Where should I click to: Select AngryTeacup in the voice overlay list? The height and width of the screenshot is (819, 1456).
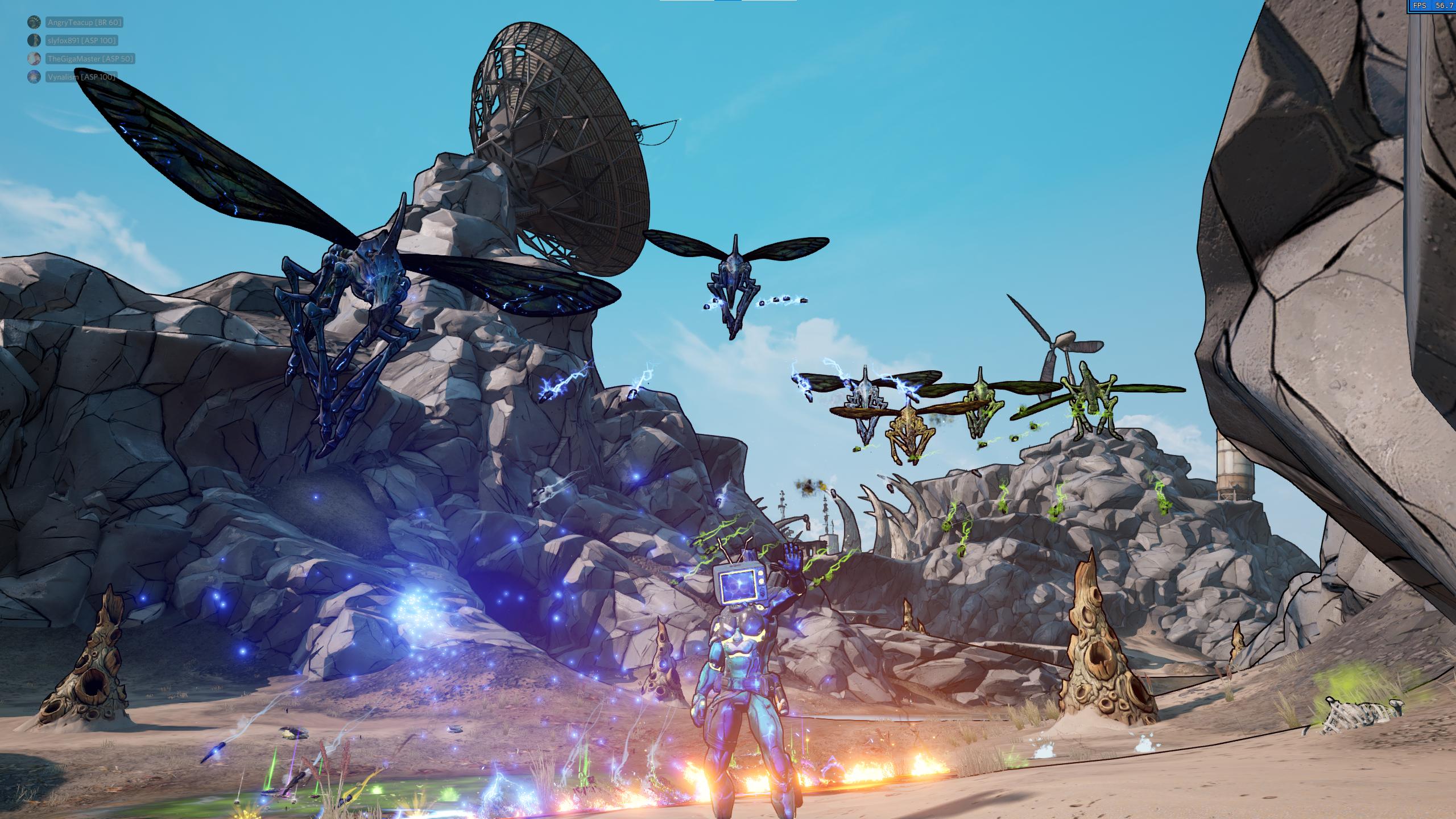pyautogui.click(x=84, y=22)
